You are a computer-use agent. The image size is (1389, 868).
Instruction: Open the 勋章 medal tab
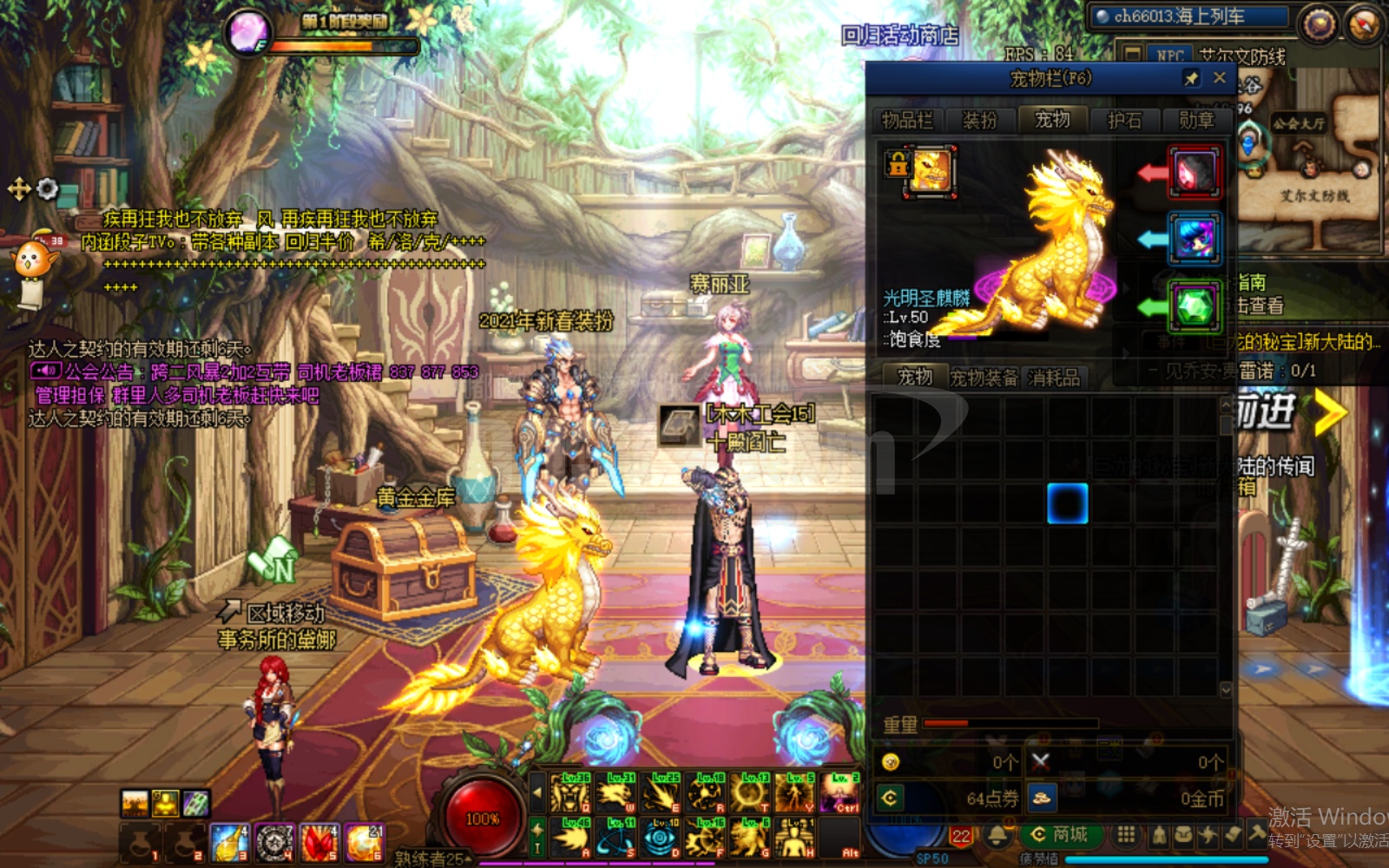1196,120
